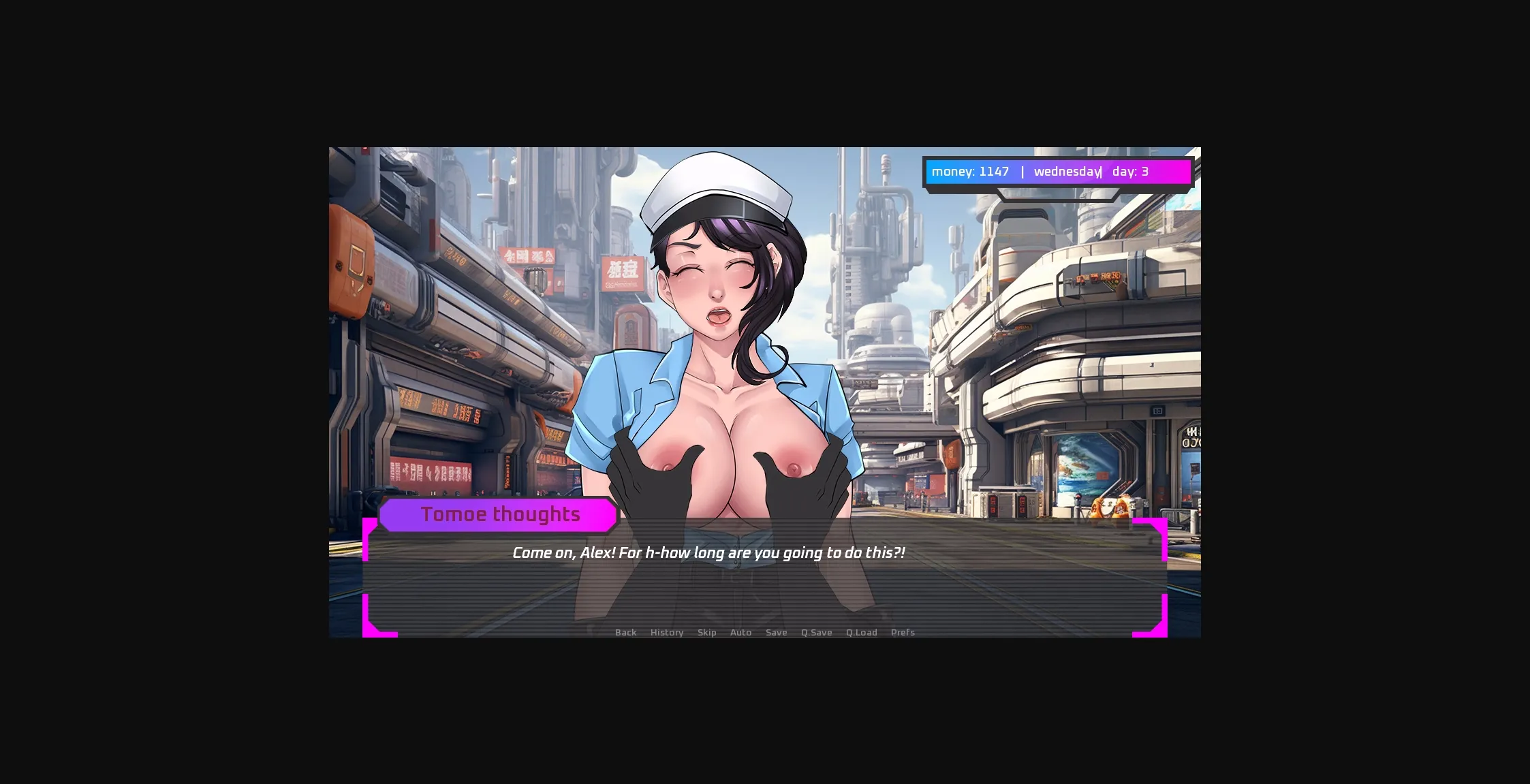Click the dialogue text to advance story
The image size is (1530, 784).
pyautogui.click(x=708, y=552)
